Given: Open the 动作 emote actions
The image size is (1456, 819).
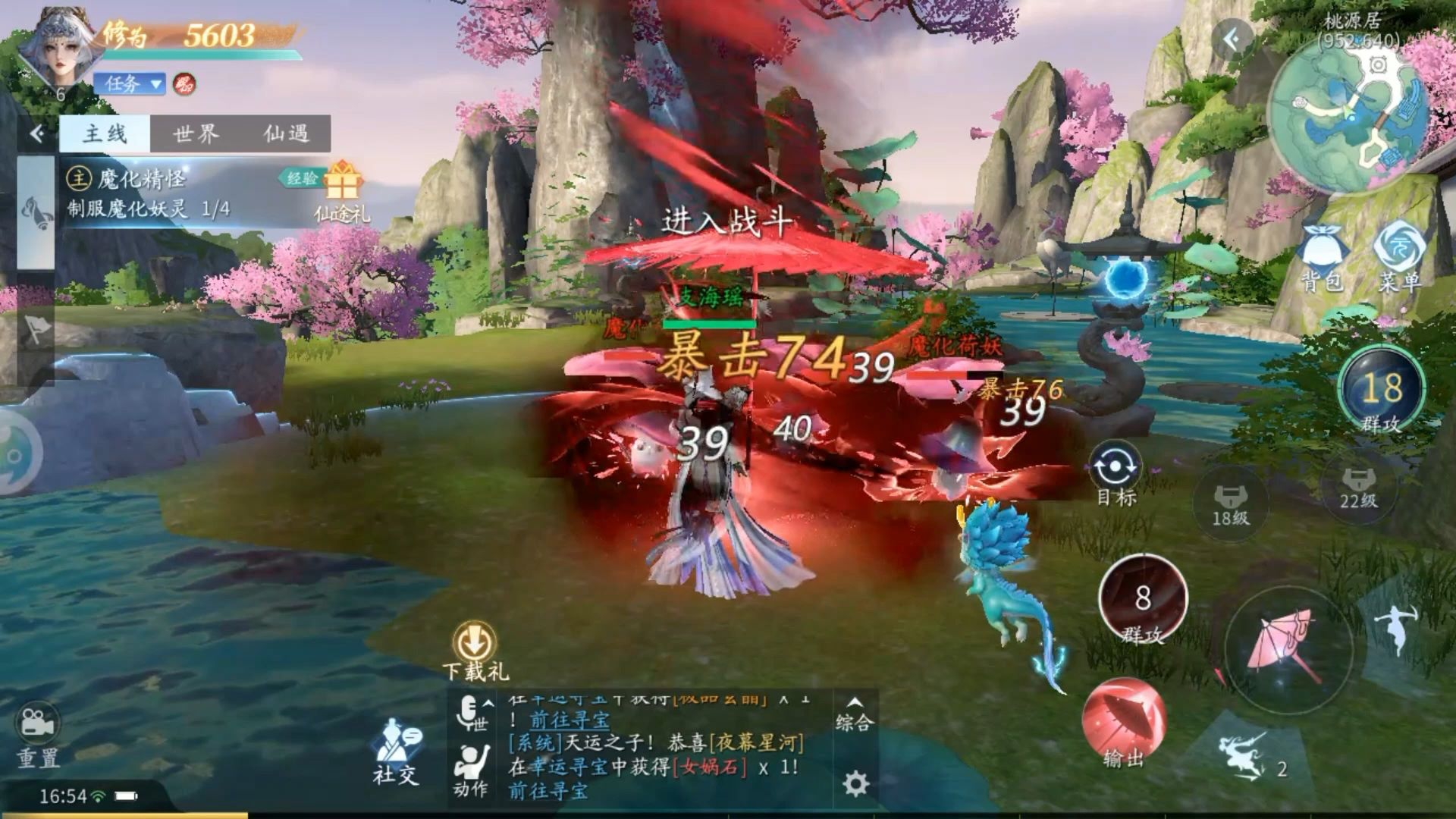Looking at the screenshot, I should point(471,770).
